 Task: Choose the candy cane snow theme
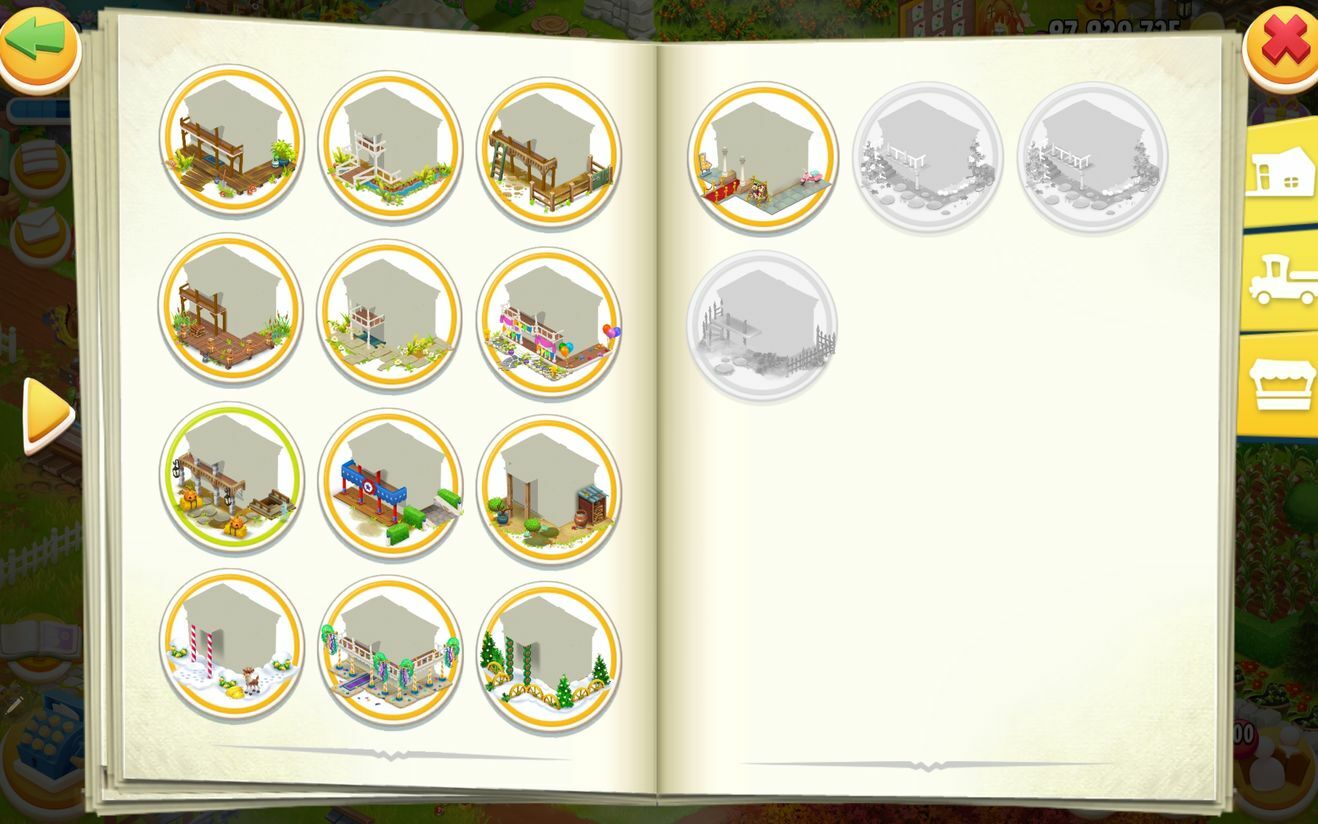click(x=231, y=645)
